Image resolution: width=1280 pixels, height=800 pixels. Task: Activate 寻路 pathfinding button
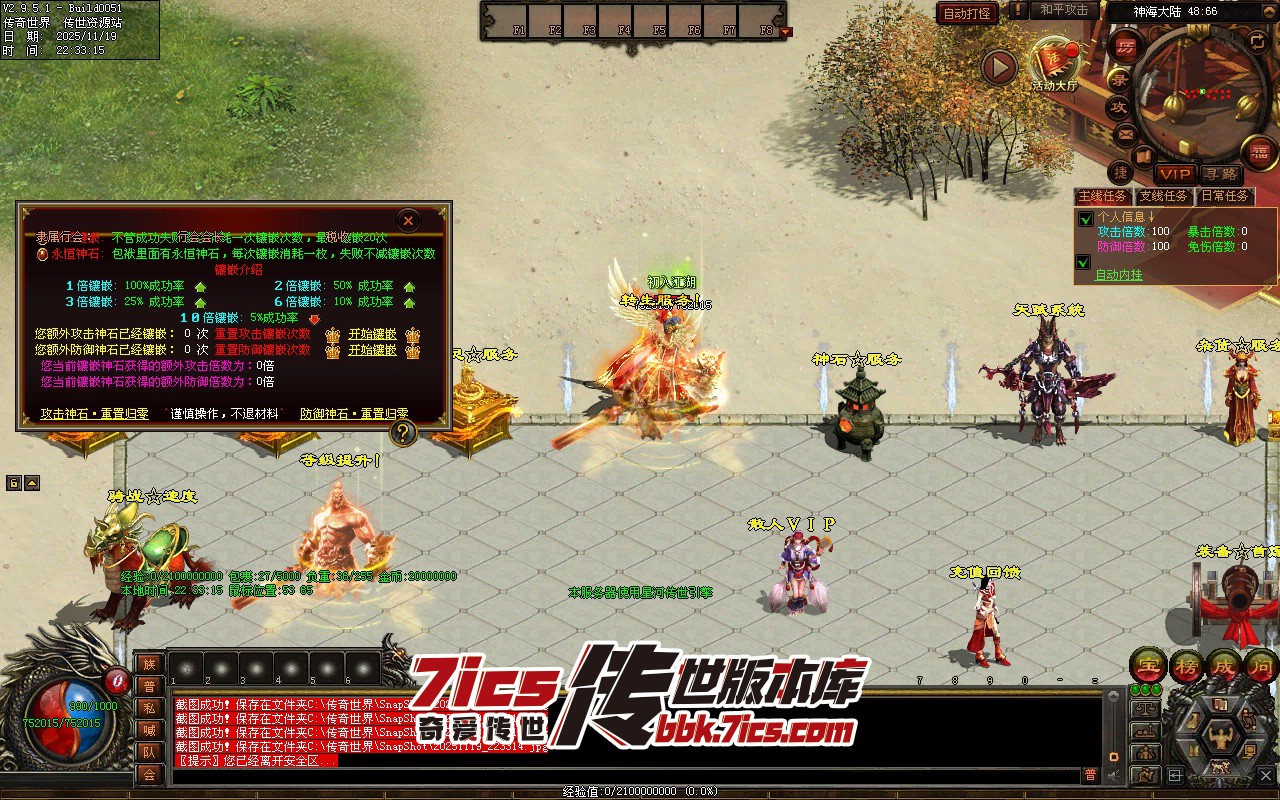pyautogui.click(x=1218, y=174)
